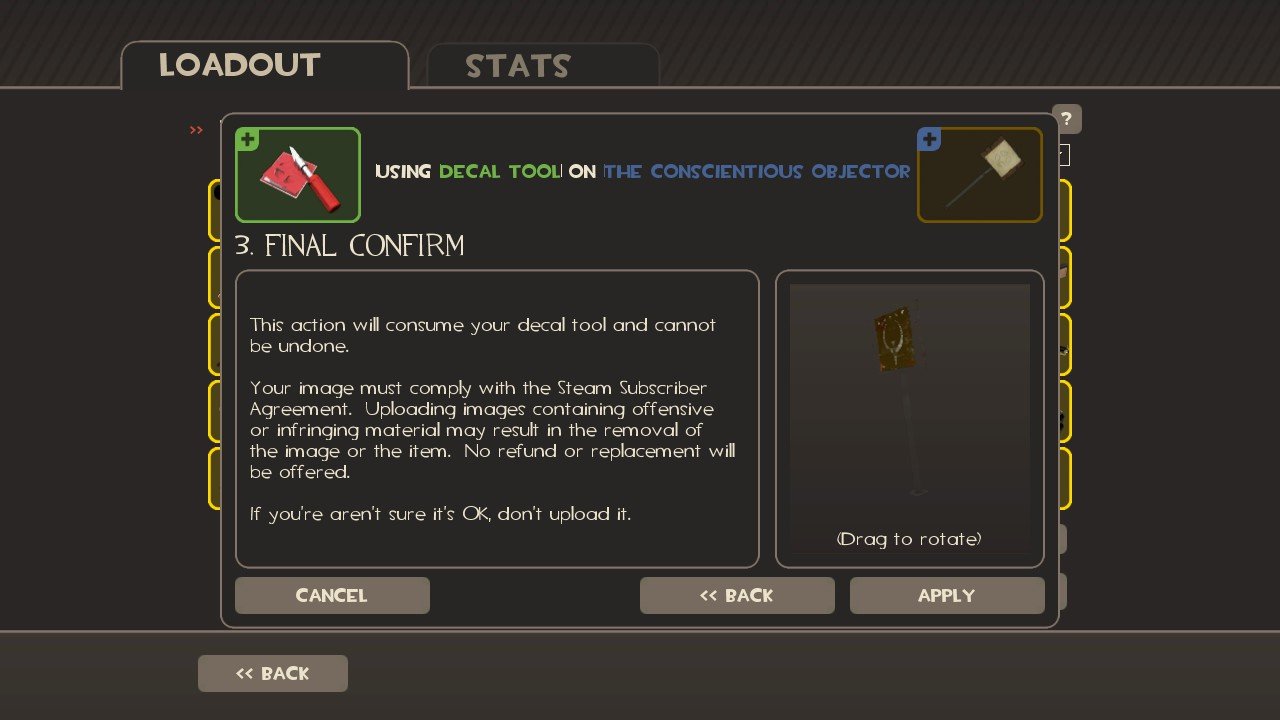Cancel the decal application
Screen dimensions: 1280x720
coord(332,595)
